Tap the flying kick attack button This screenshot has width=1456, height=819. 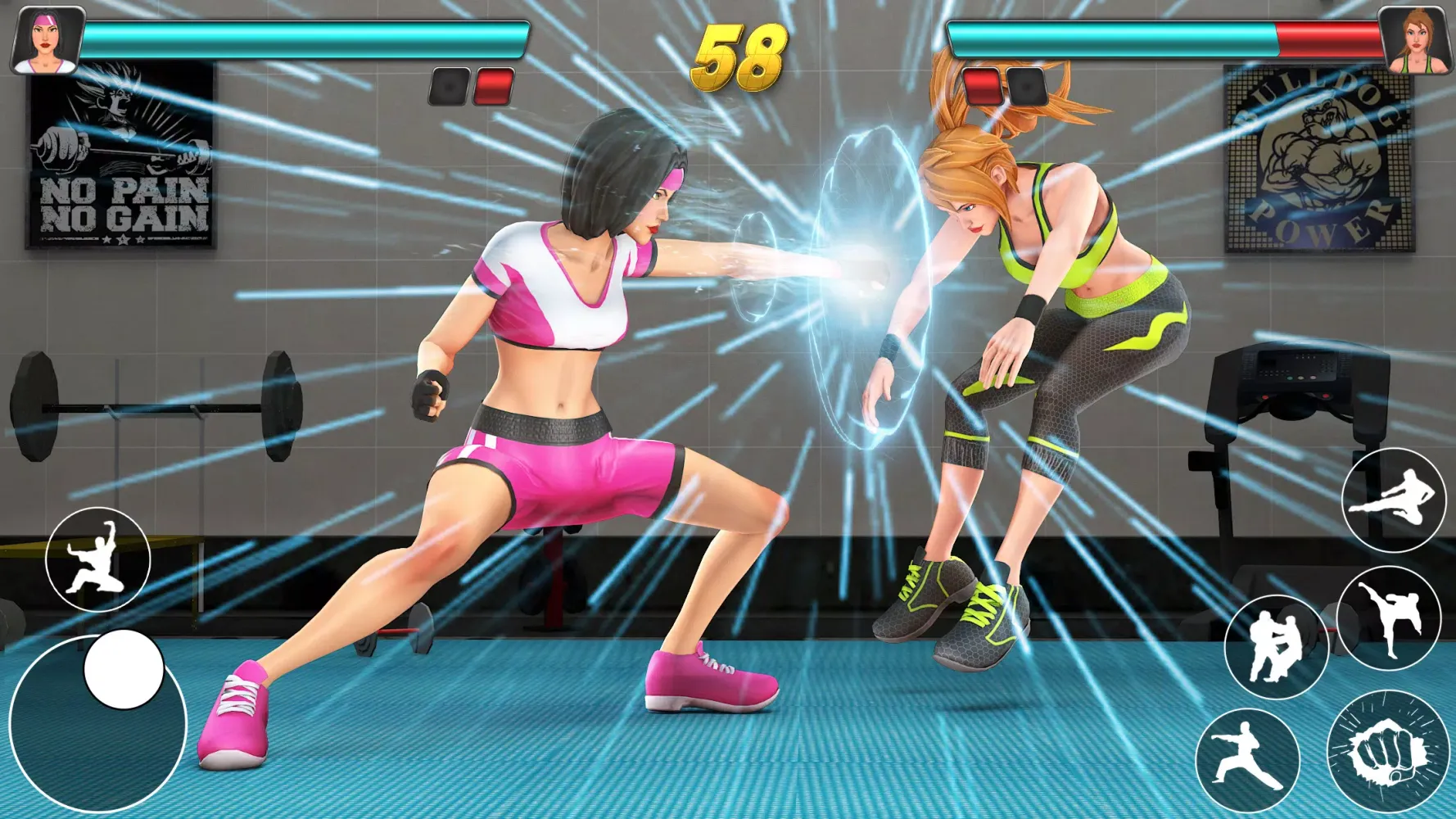pos(1393,500)
